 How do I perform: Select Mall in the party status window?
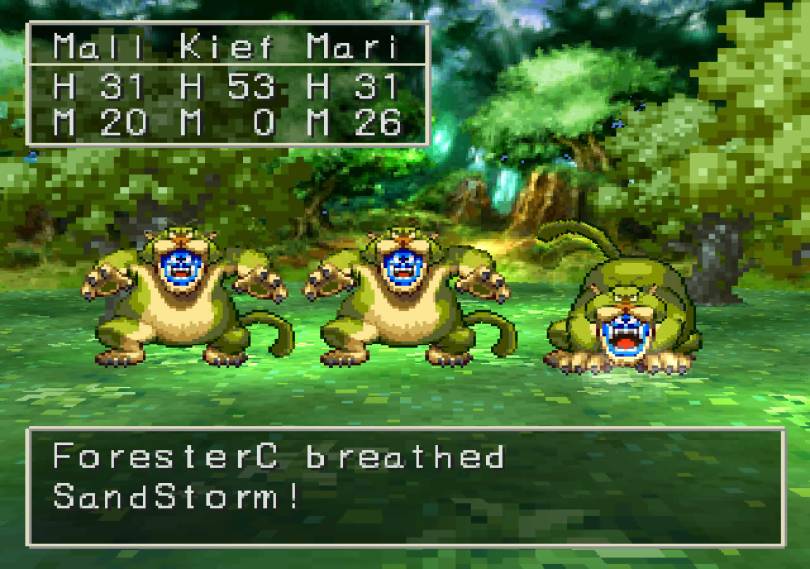(x=99, y=47)
